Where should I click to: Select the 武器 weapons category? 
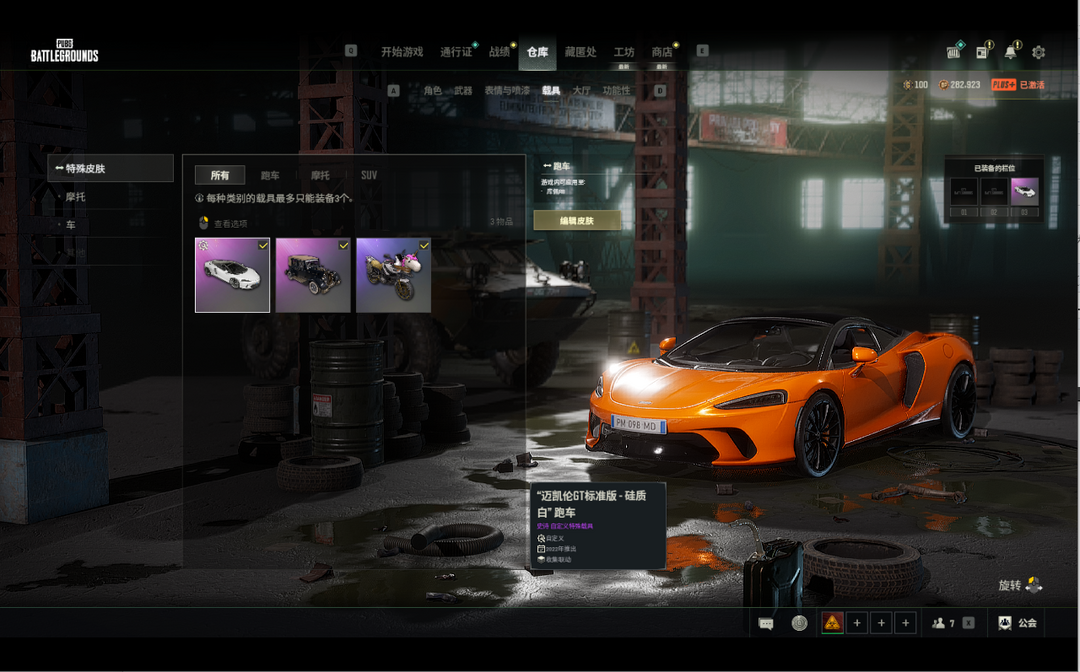tap(463, 91)
